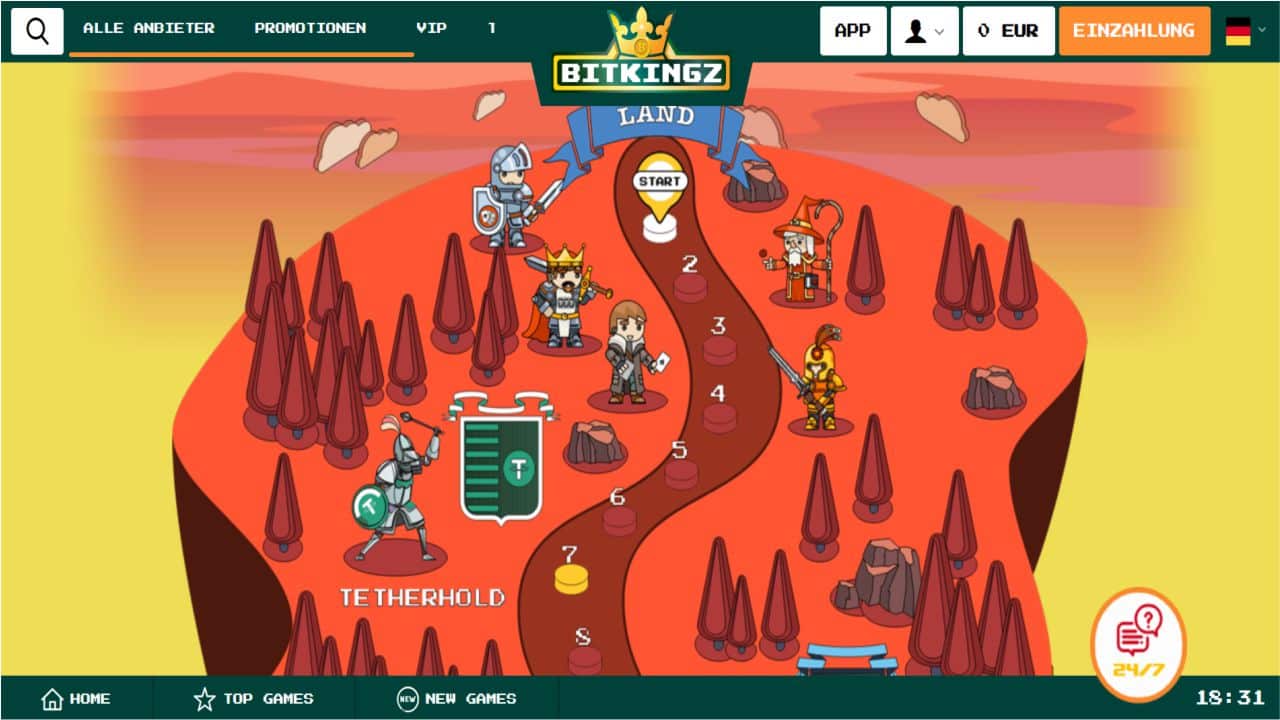Change language via the German flag
The image size is (1280, 720).
coord(1245,31)
